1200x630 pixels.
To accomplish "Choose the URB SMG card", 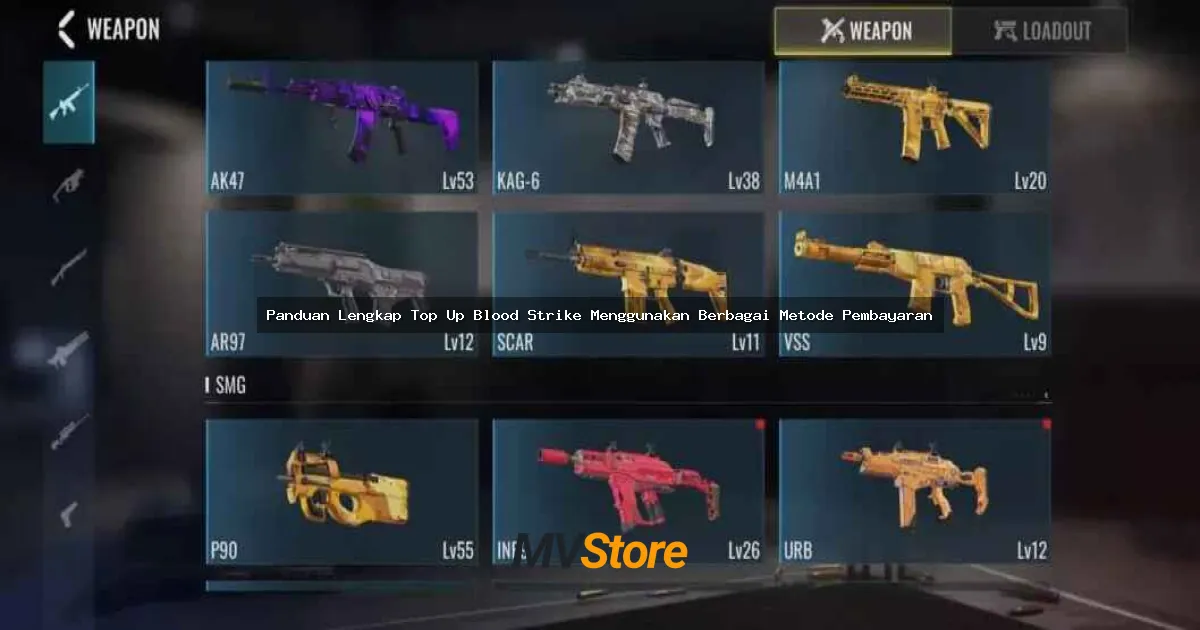I will click(914, 492).
